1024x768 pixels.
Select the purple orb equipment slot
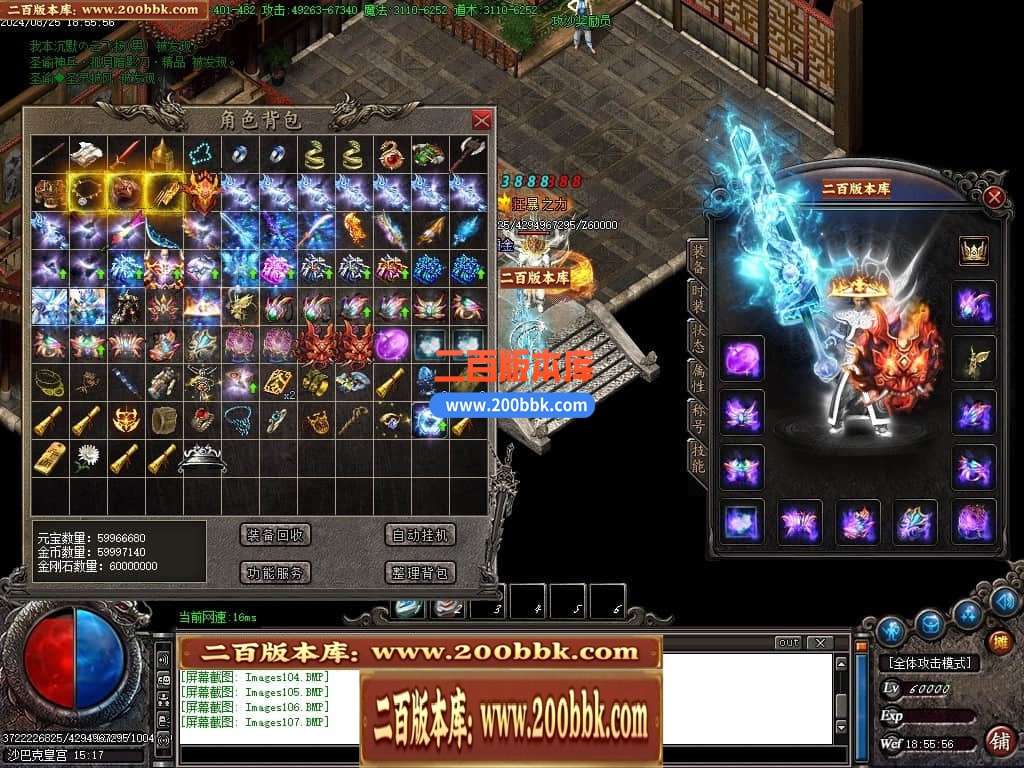click(x=742, y=358)
